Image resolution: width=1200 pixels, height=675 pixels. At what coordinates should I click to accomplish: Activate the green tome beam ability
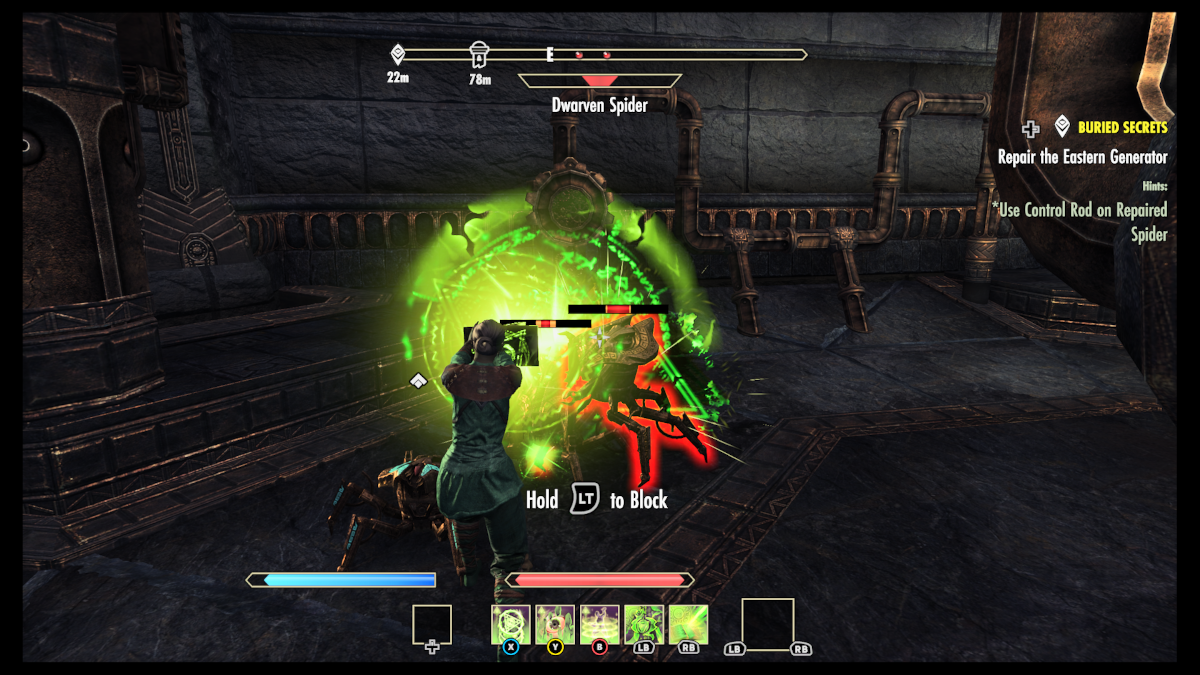click(x=688, y=624)
